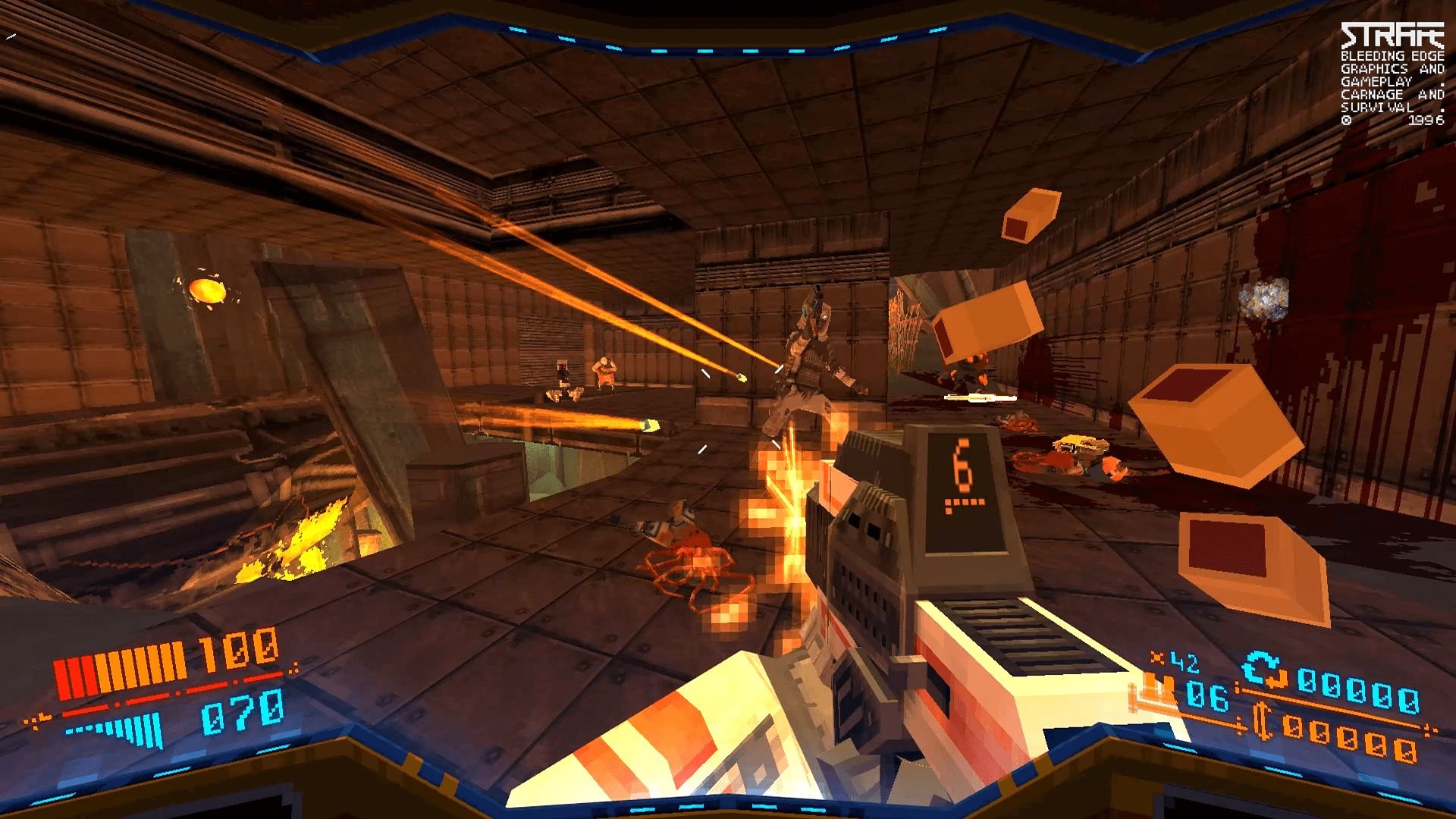Click the © 1996 copyright label

click(1392, 121)
